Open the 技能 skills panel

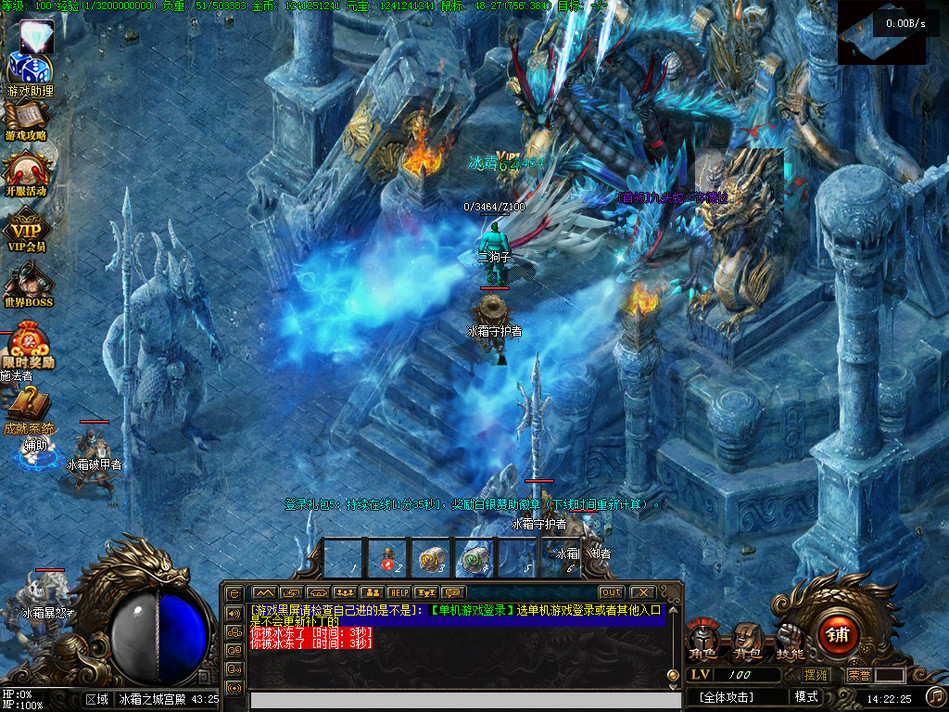[x=790, y=640]
